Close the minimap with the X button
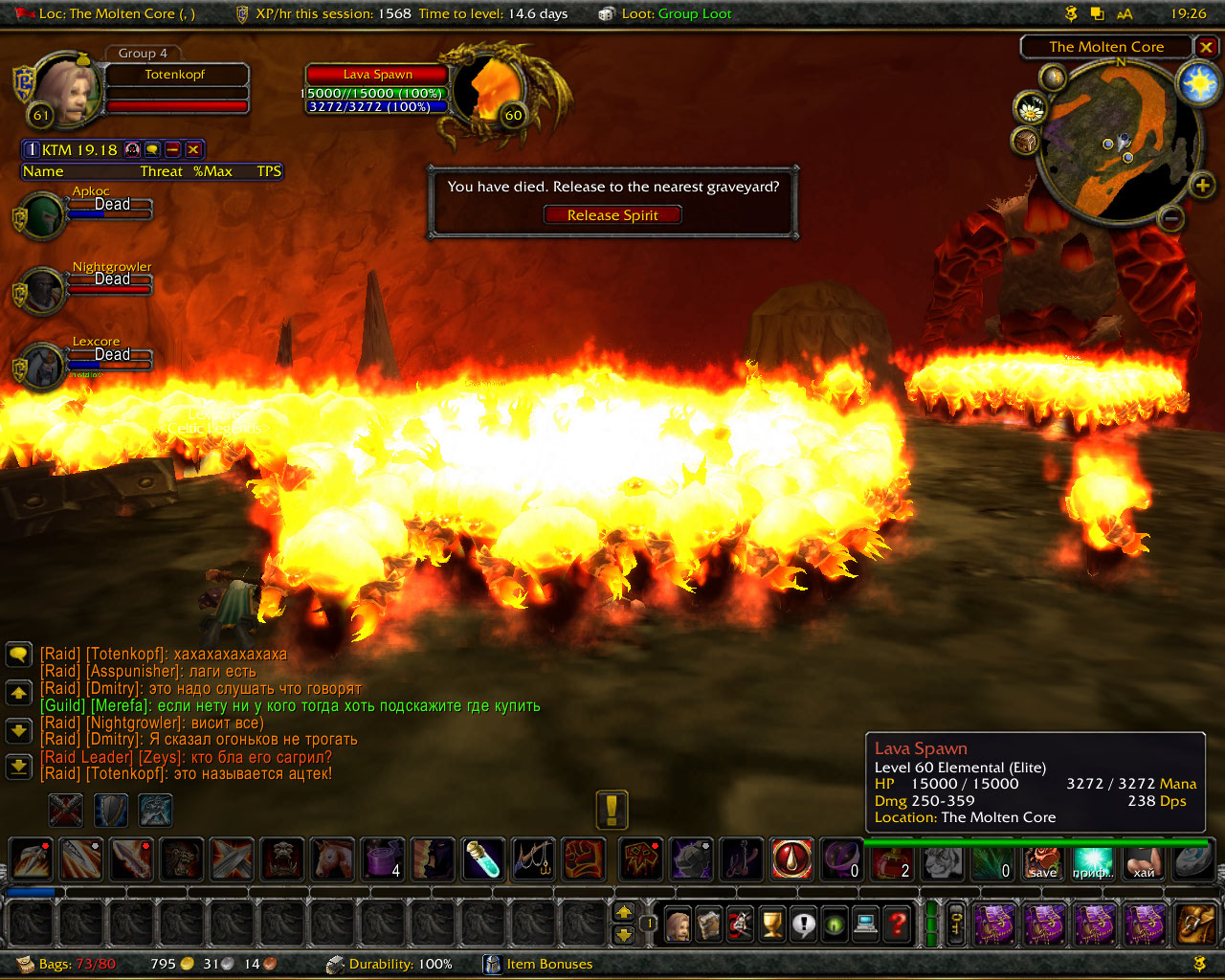The height and width of the screenshot is (980, 1225). click(x=1207, y=47)
